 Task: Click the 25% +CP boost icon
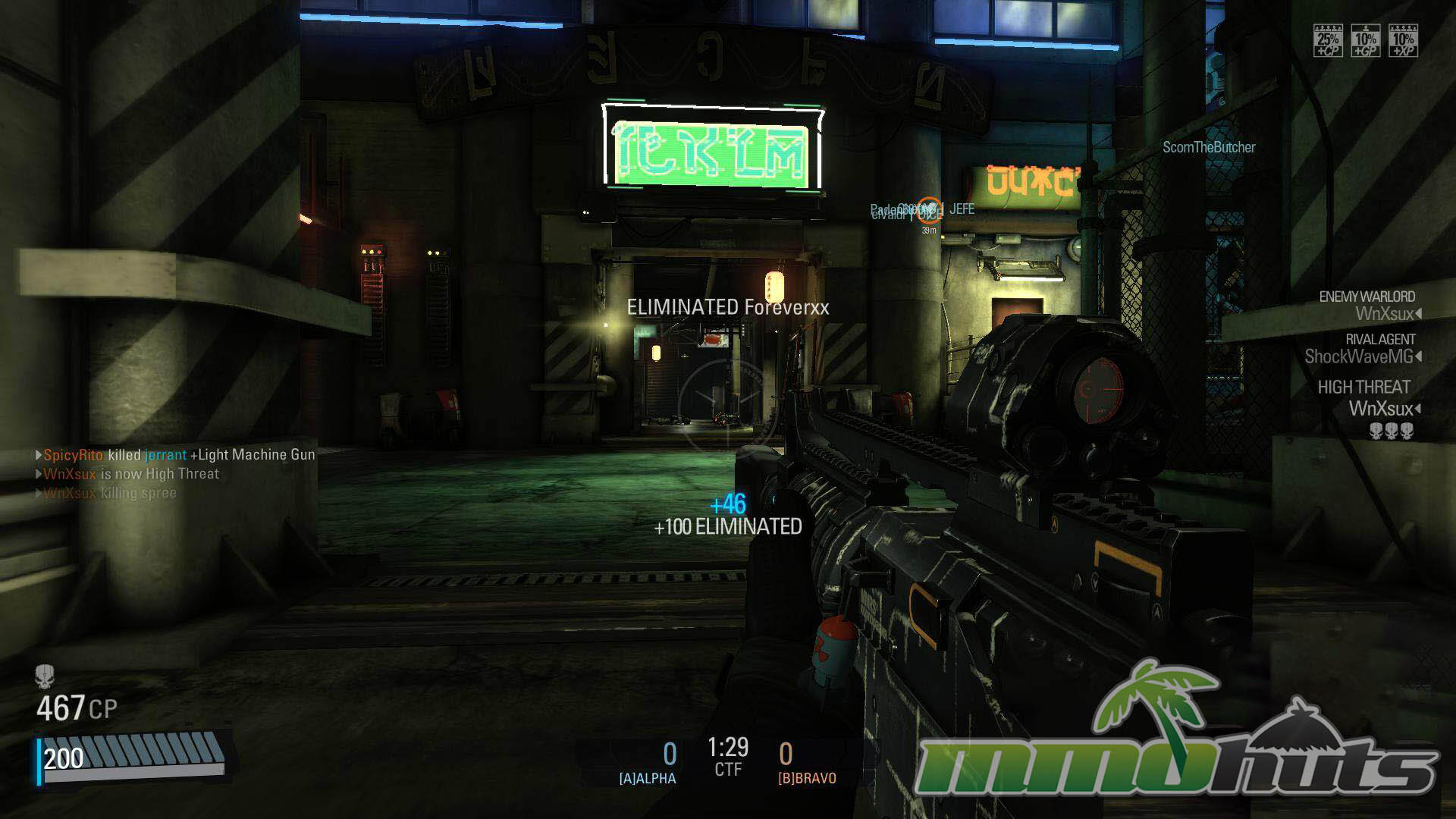(1328, 40)
